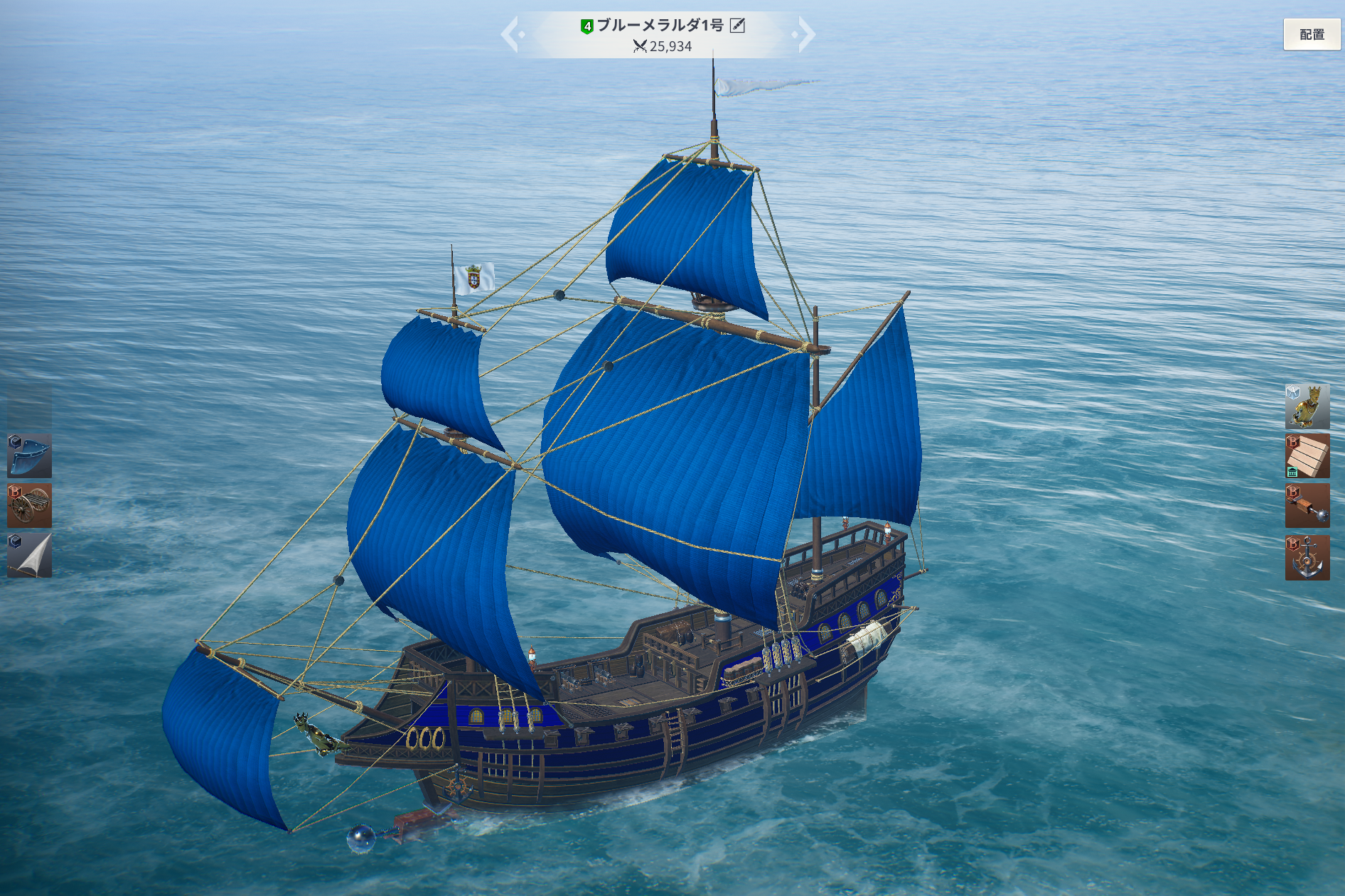The width and height of the screenshot is (1345, 896).
Task: Select the golden crowned figurehead slot
Action: pos(1307,406)
